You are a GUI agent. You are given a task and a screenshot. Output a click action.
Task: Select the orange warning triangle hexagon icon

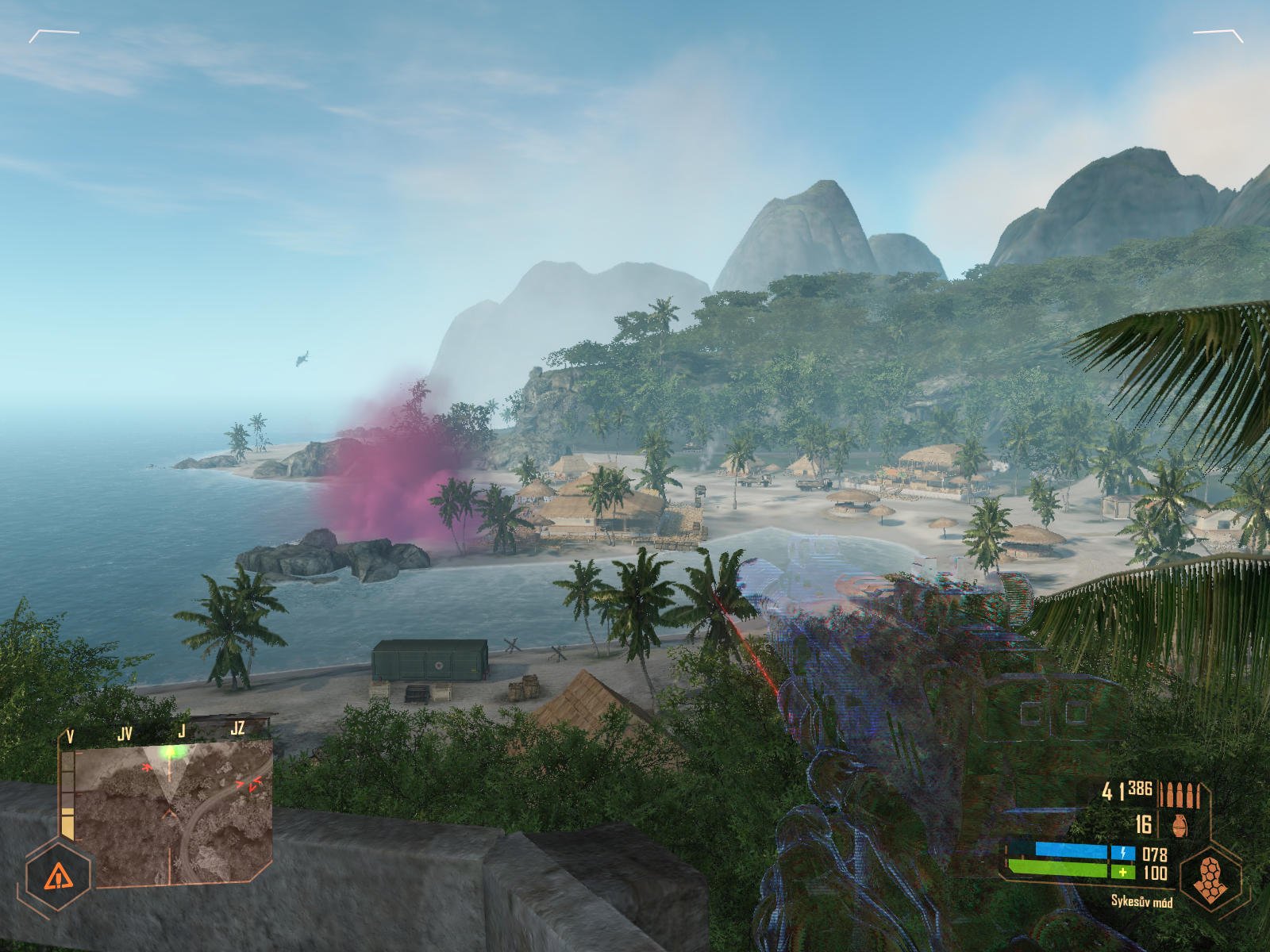[58, 877]
